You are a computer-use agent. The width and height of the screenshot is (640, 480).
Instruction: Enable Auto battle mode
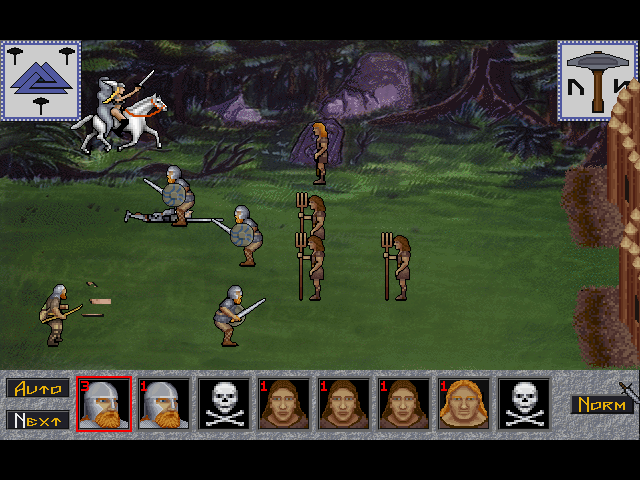click(x=38, y=388)
